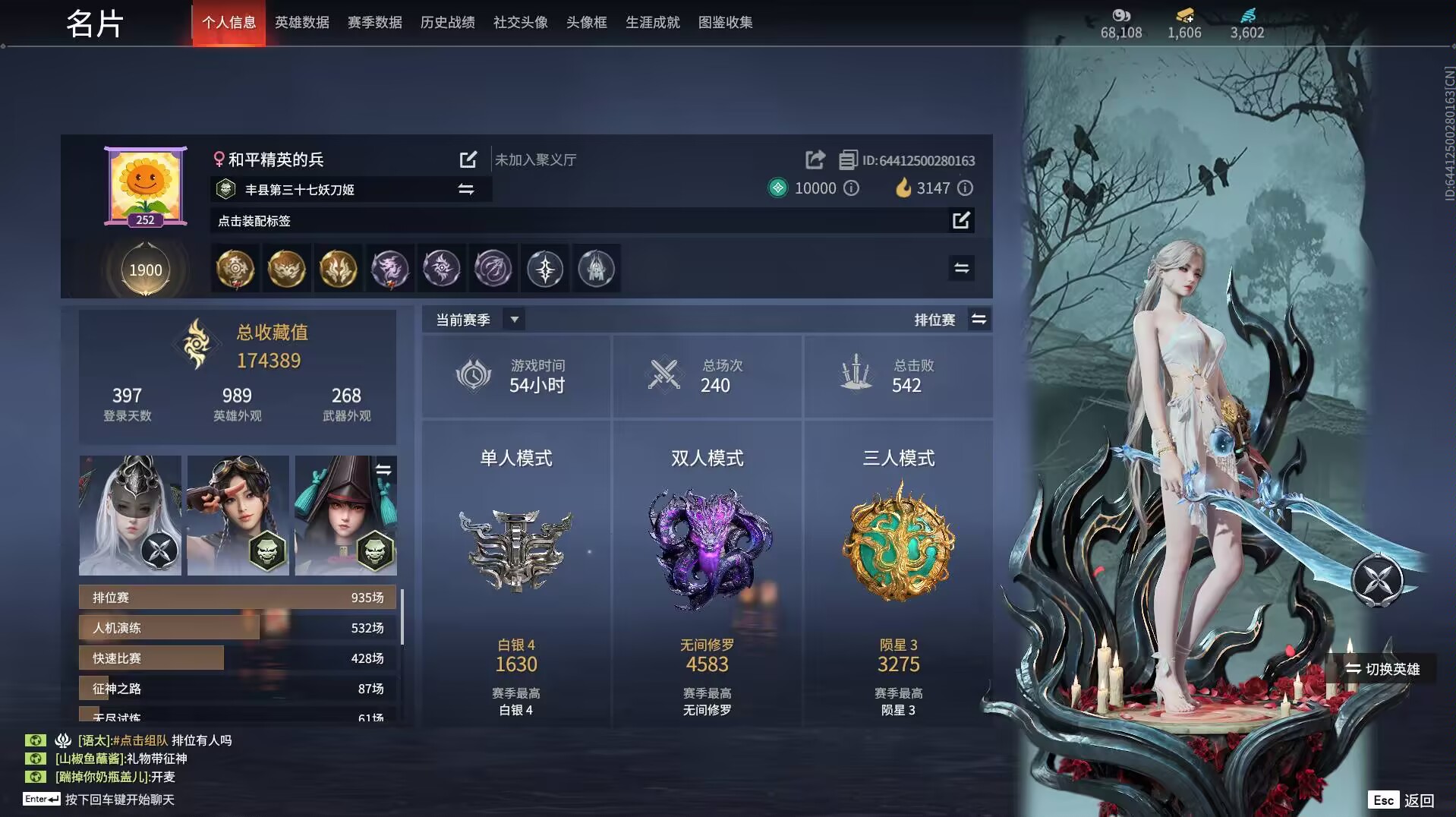The width and height of the screenshot is (1456, 817).
Task: Select the 历史战绩 tab
Action: pyautogui.click(x=447, y=23)
